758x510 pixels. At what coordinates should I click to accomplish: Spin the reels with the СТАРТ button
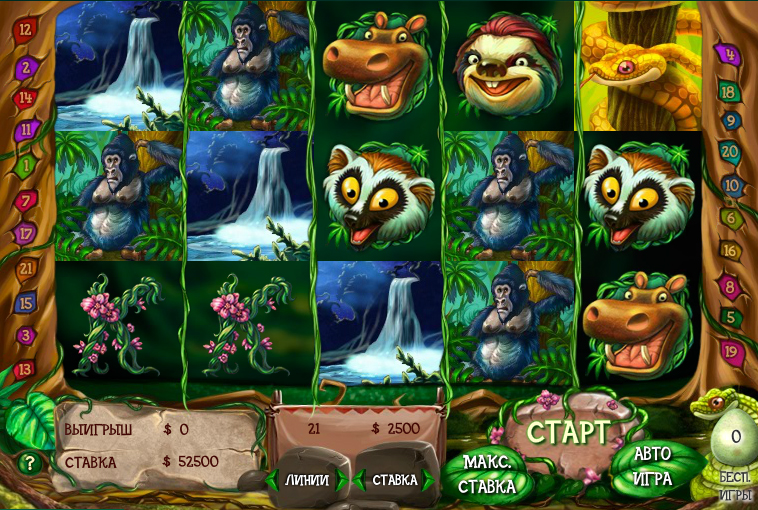(x=568, y=433)
